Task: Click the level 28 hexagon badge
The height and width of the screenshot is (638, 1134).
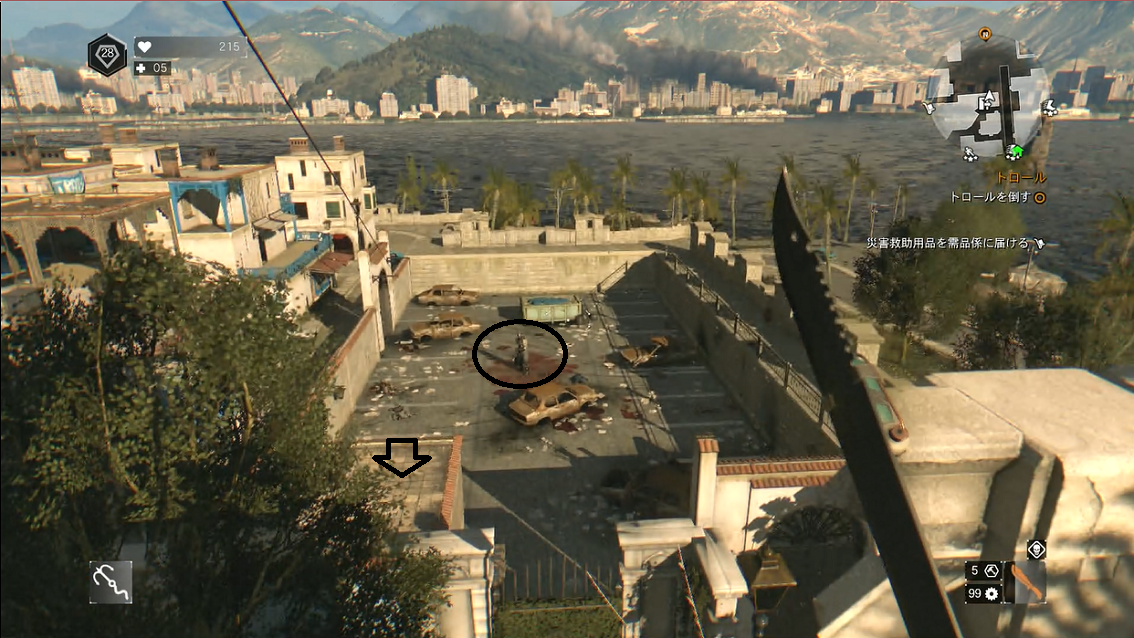Action: [x=106, y=53]
